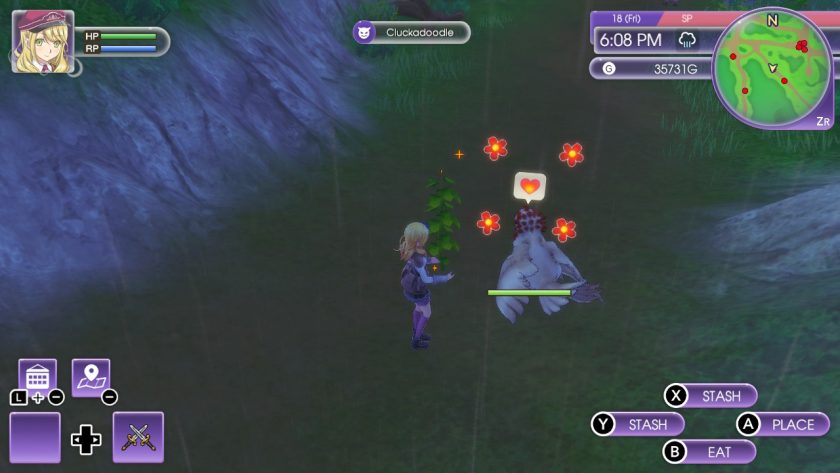Select the crossed swords weapon slot

click(x=138, y=437)
